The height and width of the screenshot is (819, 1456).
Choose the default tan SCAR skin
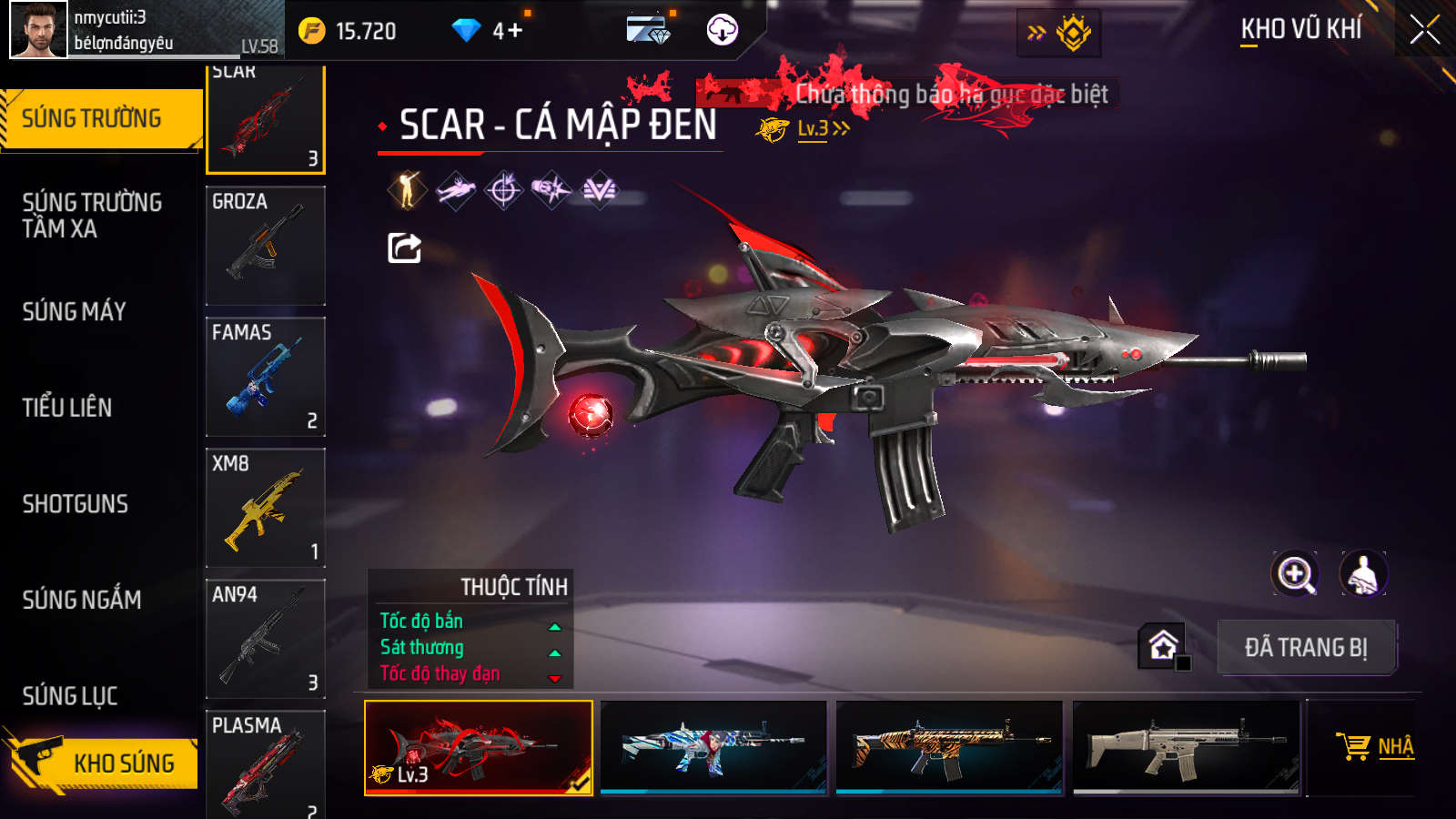pos(1186,747)
